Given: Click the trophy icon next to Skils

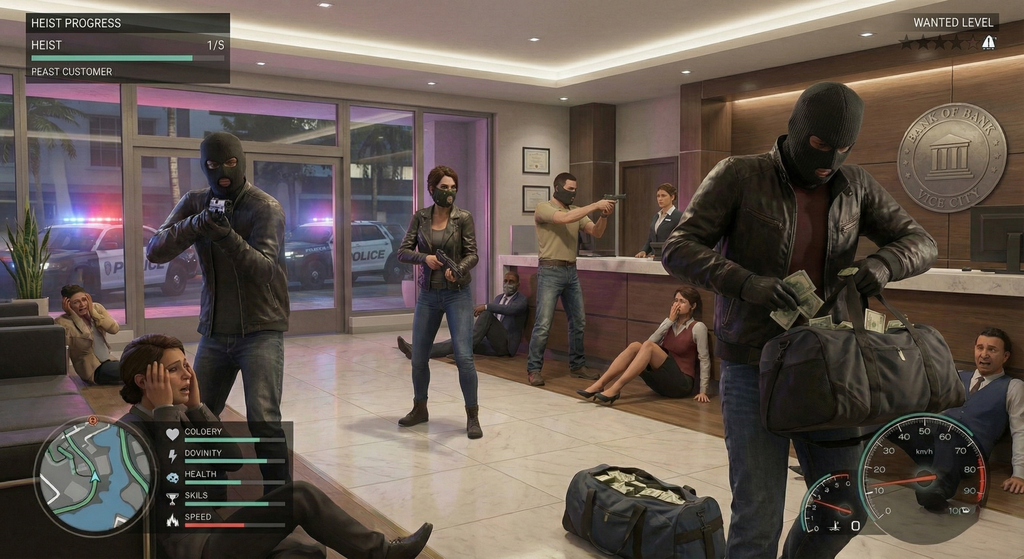Looking at the screenshot, I should coord(172,497).
